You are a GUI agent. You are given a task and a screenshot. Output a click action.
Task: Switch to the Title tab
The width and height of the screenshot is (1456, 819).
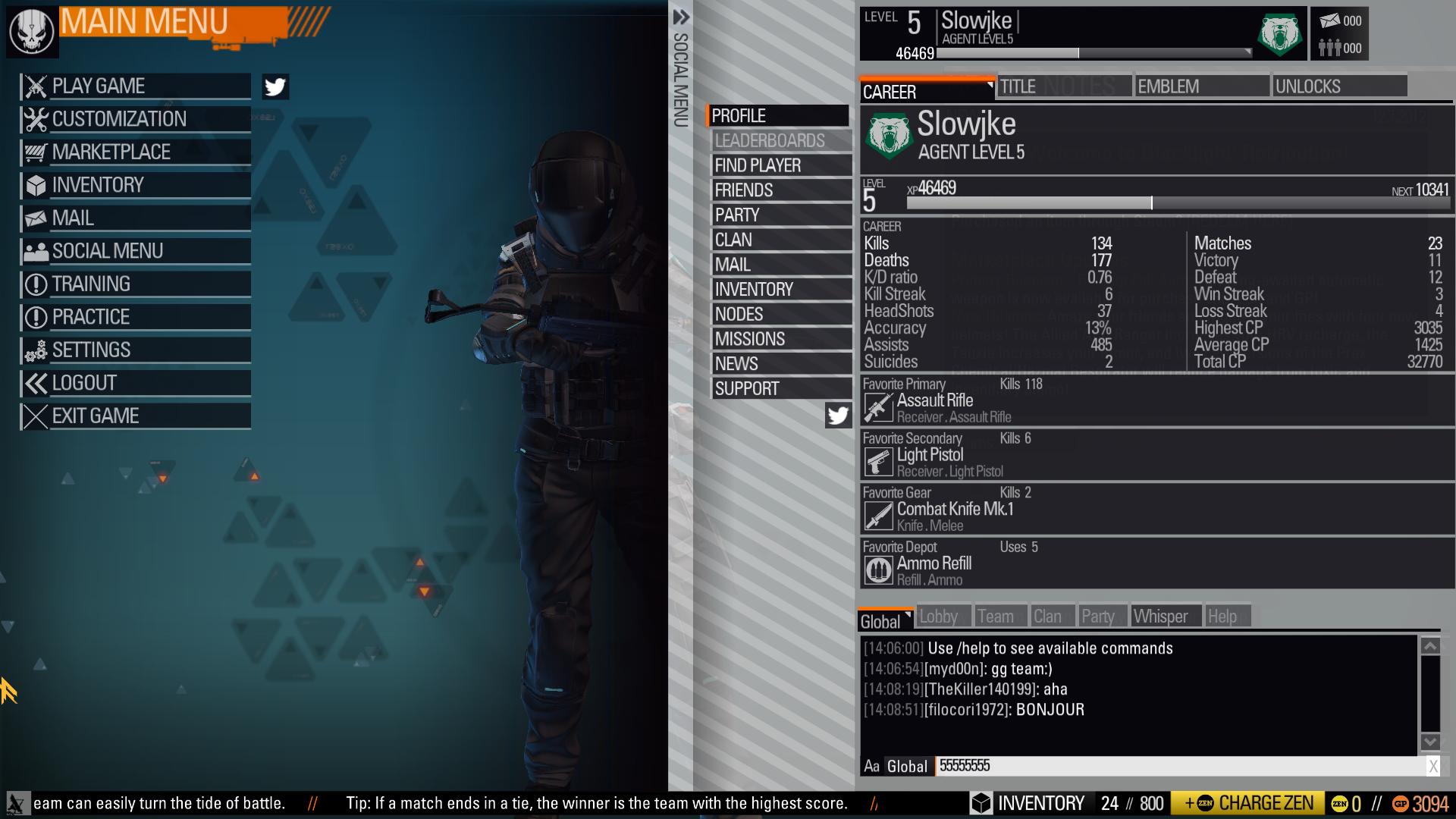[1063, 86]
